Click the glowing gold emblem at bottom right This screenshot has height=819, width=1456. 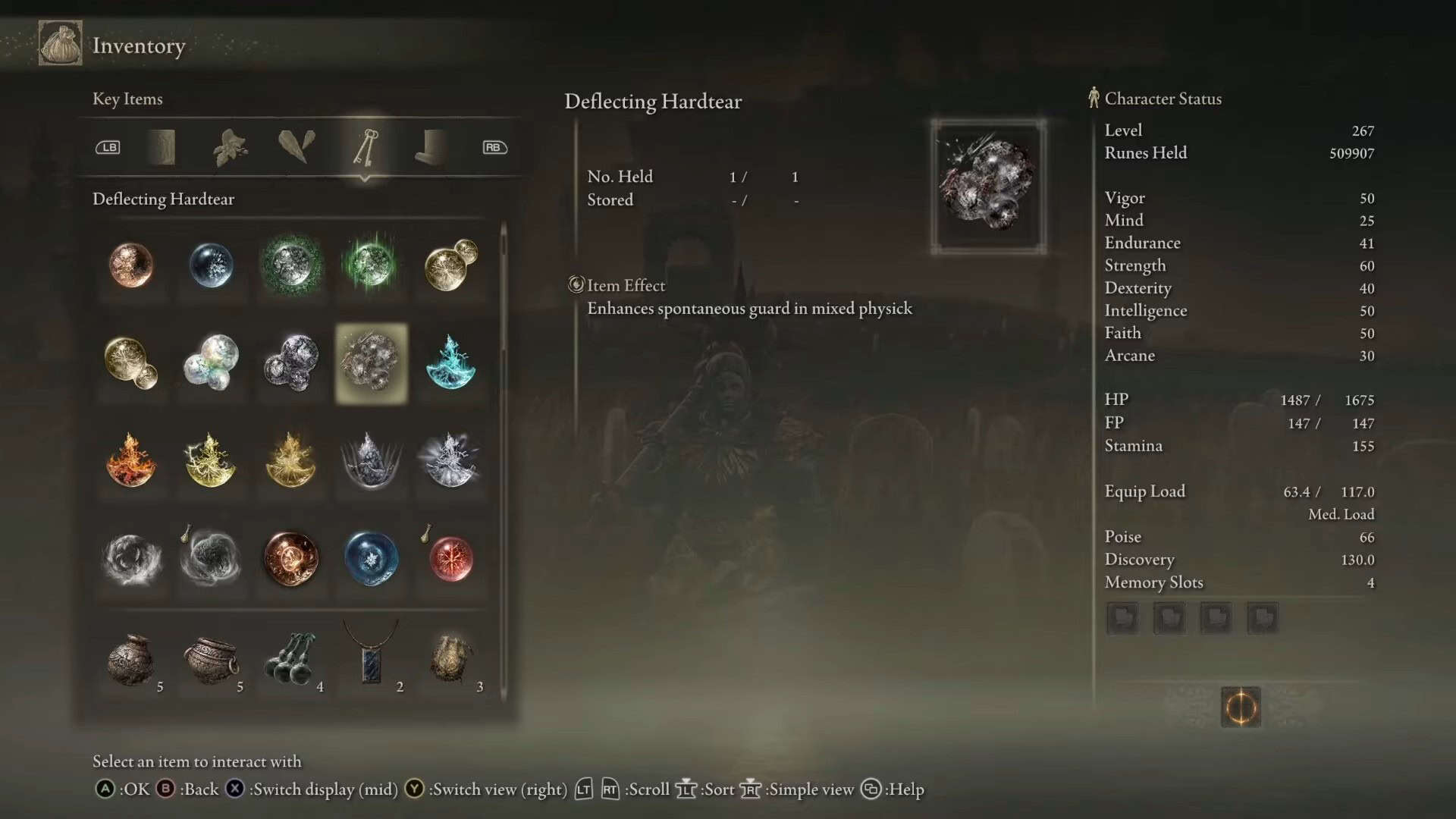coord(1240,705)
